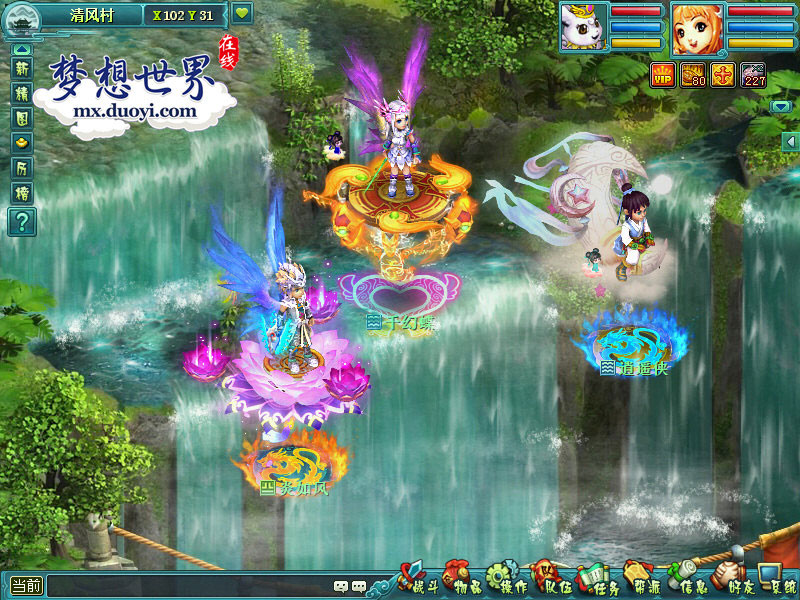Click the green heart button
800x600 pixels.
tap(242, 14)
